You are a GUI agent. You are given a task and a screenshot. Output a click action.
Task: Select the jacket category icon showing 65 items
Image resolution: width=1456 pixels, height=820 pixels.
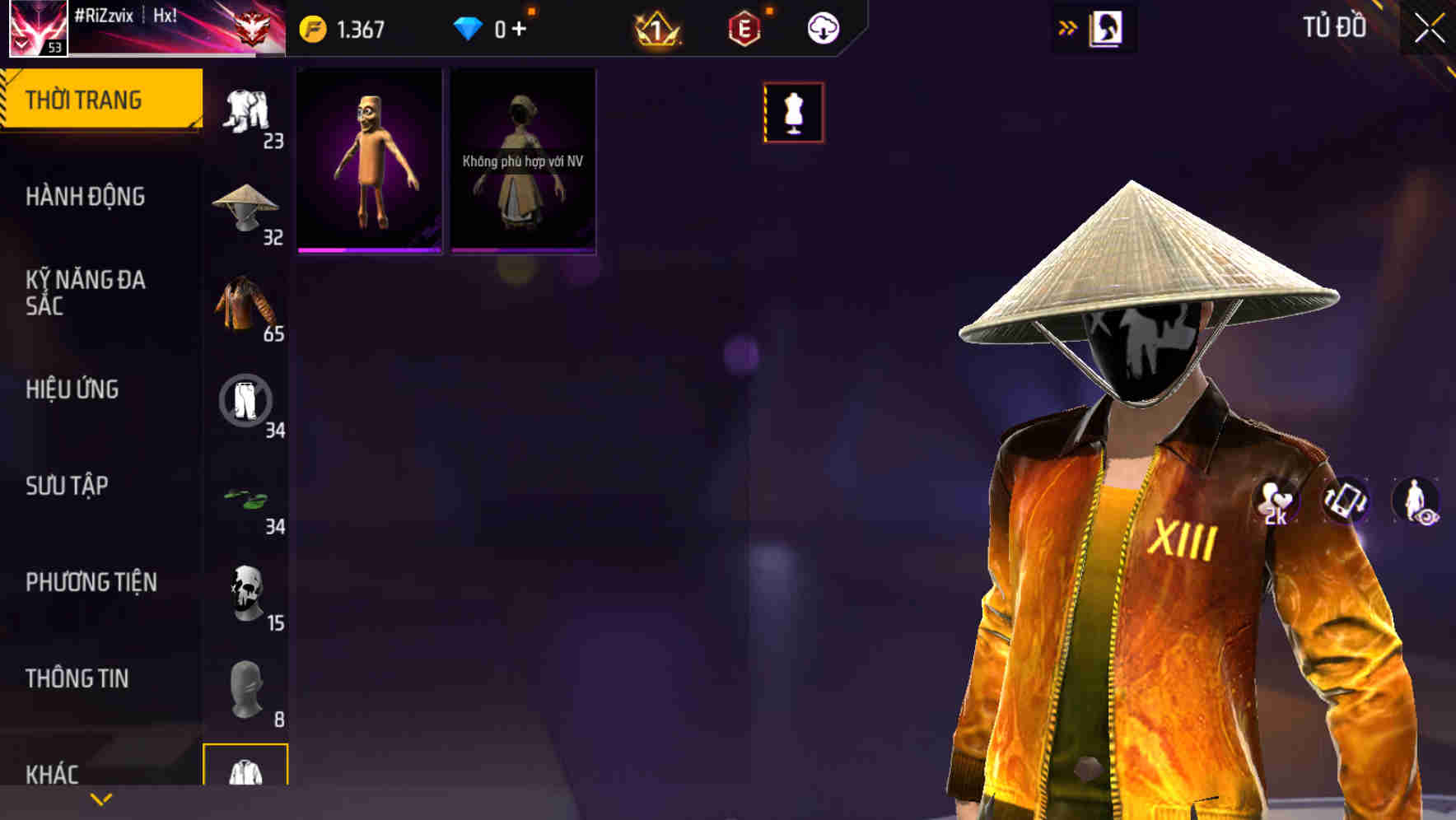245,305
